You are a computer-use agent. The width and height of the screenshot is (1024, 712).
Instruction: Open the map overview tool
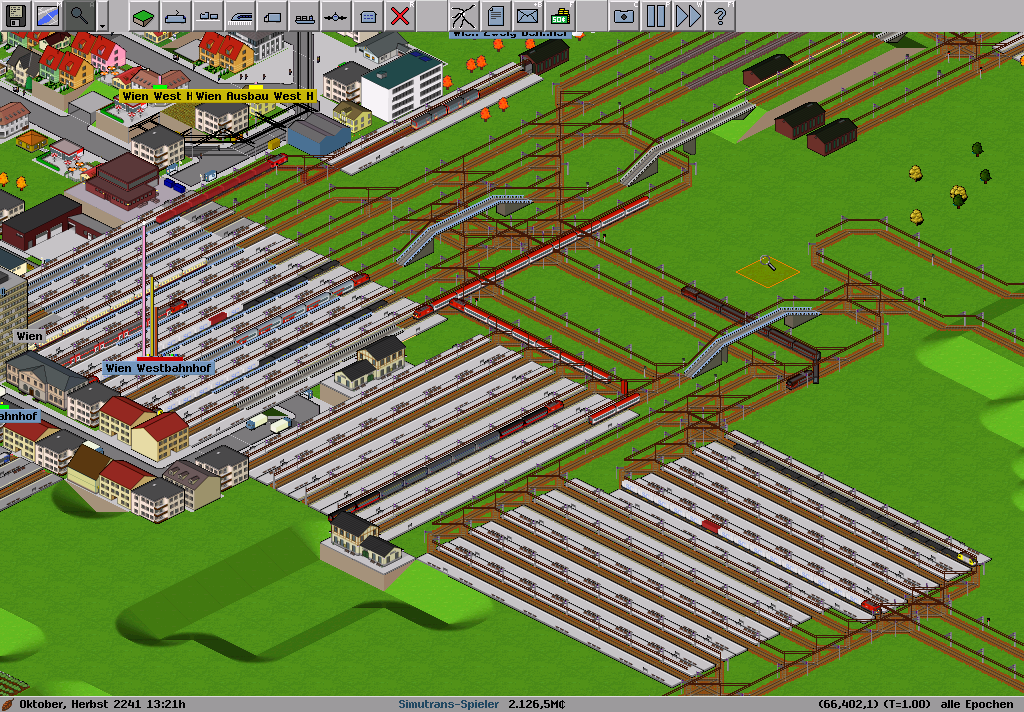click(47, 15)
